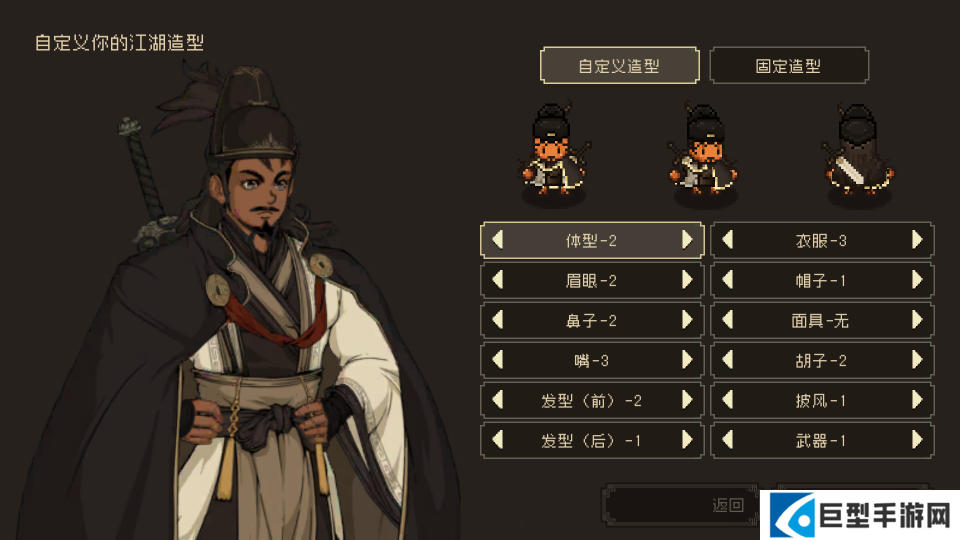Screen dimensions: 960x540
Task: Change 发型（前）-2 with its right arrow
Action: (x=687, y=400)
